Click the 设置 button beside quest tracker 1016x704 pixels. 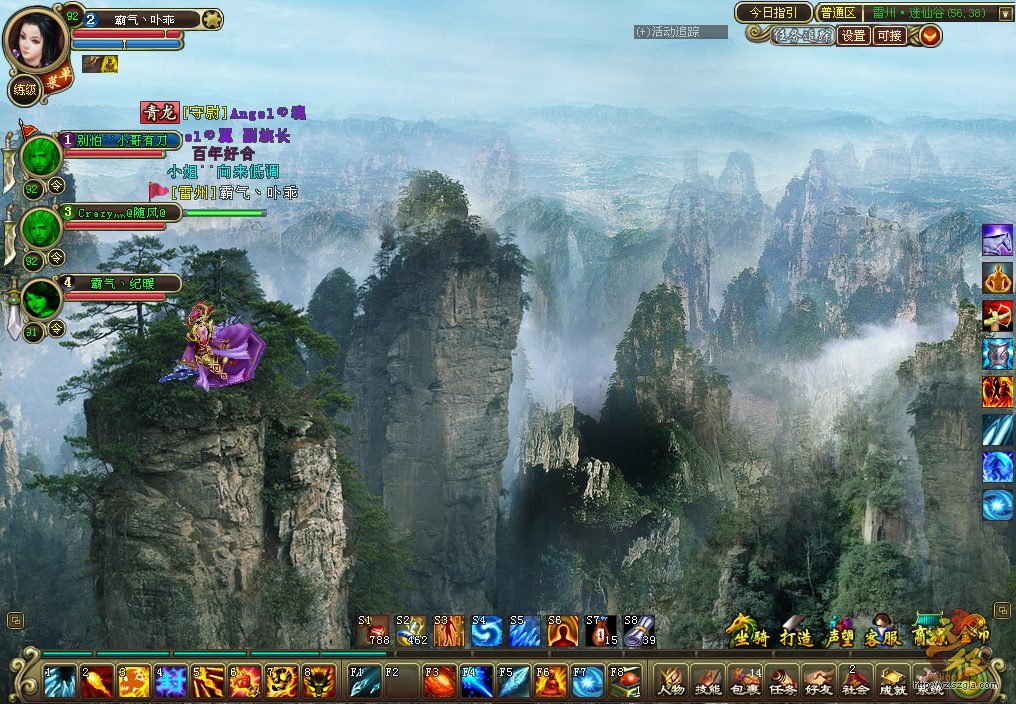click(853, 36)
